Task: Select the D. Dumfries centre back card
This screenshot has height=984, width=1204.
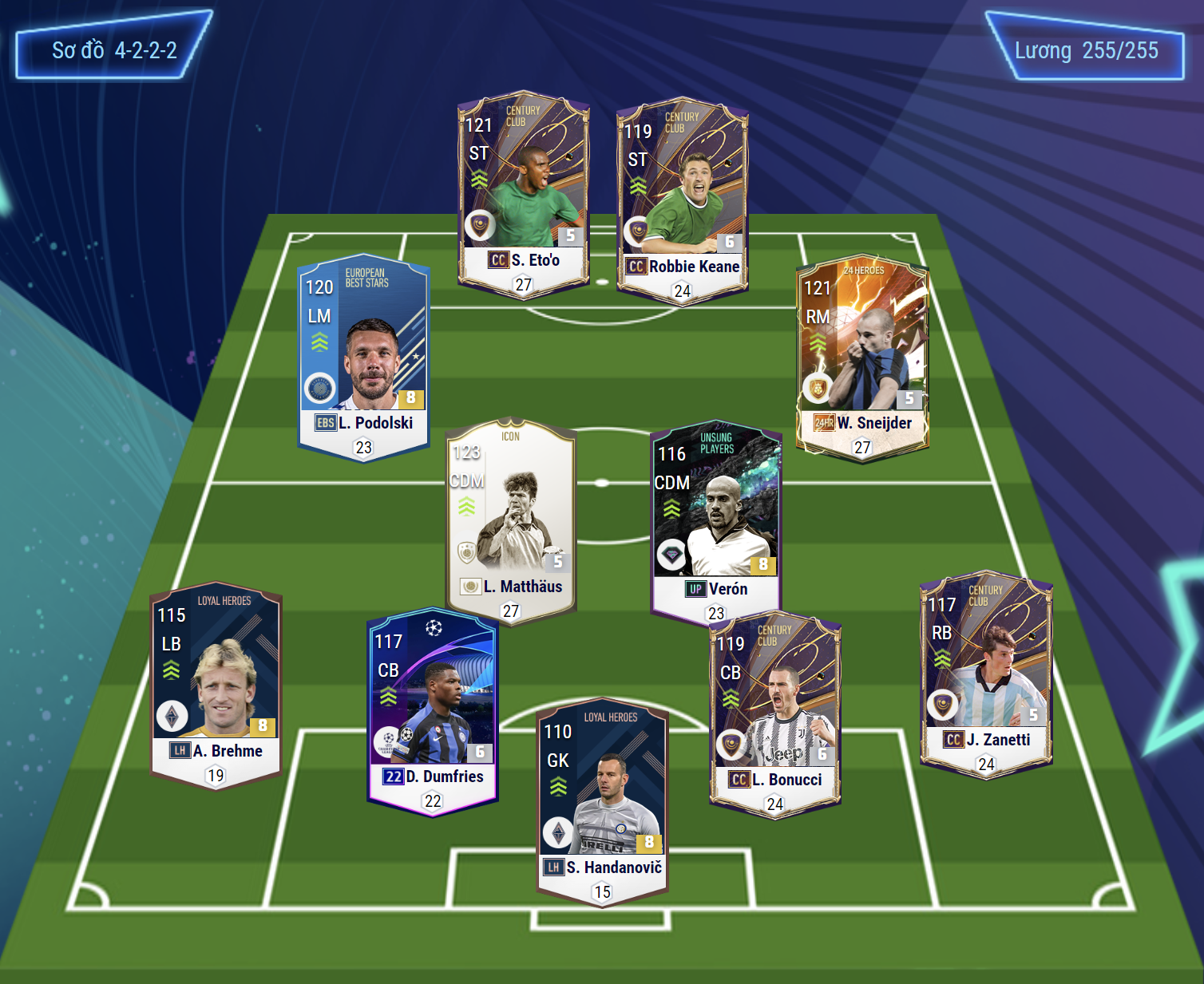Action: coord(433,706)
